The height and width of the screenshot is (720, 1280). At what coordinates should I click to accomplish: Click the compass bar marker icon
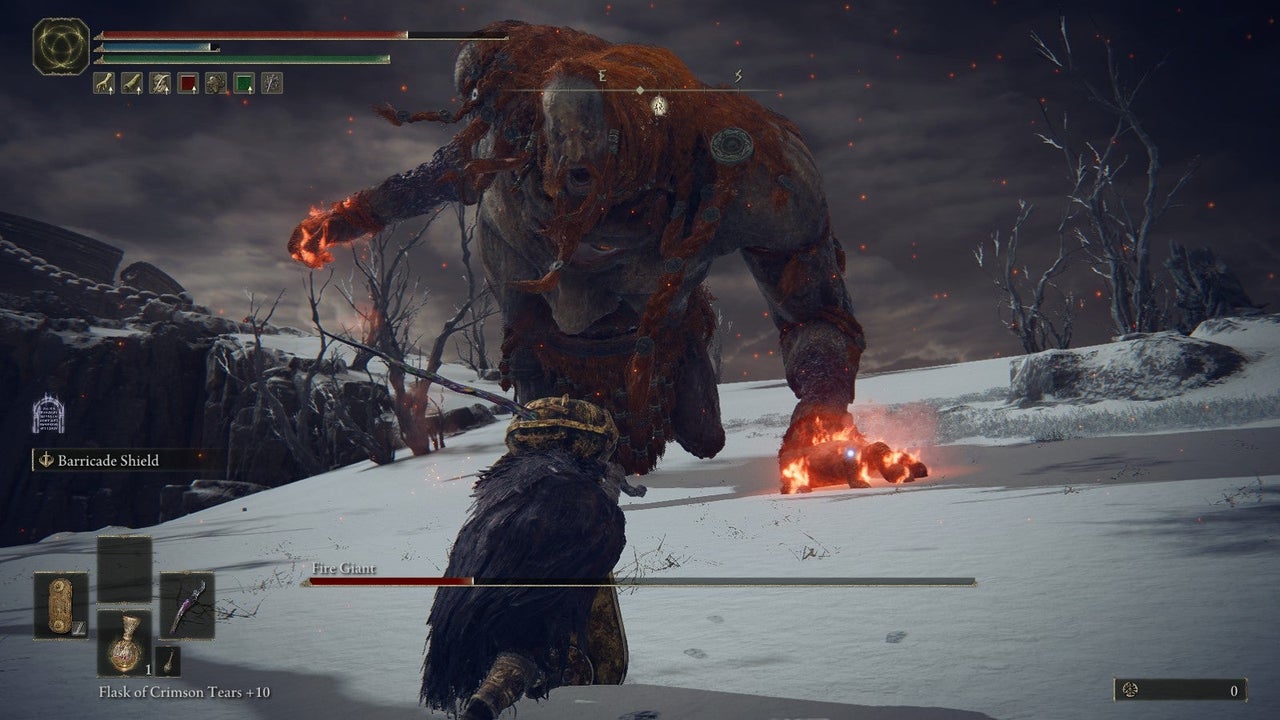[658, 105]
